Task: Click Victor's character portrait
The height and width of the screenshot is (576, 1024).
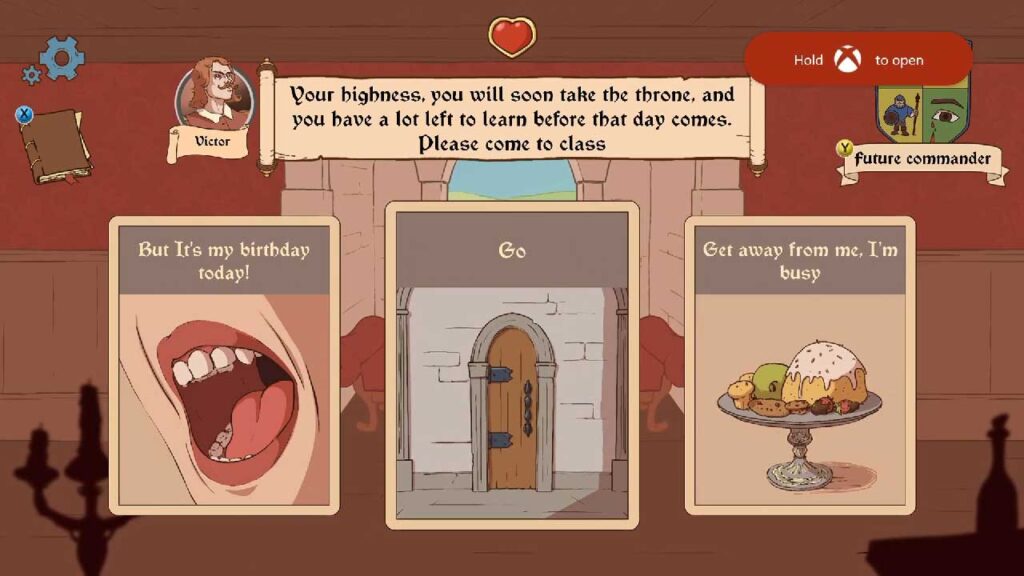Action: 213,96
